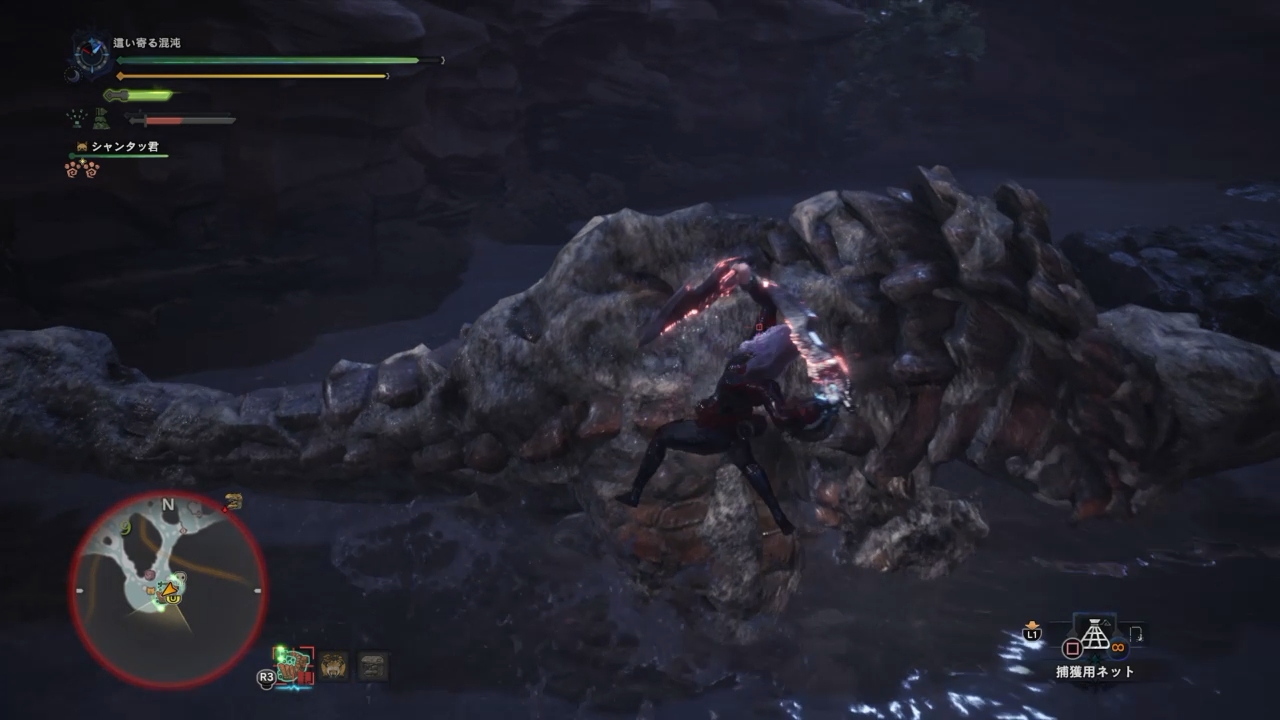This screenshot has width=1280, height=720.
Task: Click the sparkle buff status icon
Action: (76, 119)
